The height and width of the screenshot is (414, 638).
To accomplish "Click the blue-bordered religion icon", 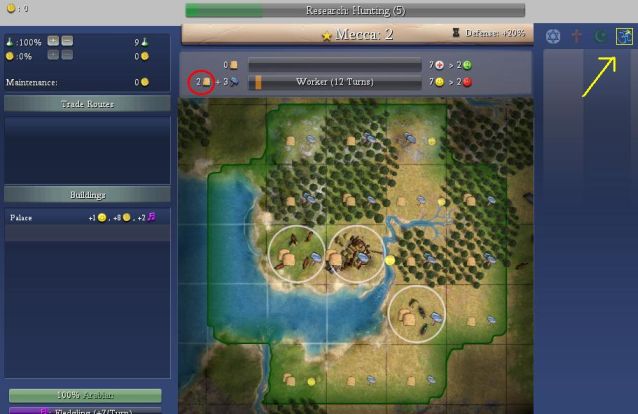I will (624, 37).
